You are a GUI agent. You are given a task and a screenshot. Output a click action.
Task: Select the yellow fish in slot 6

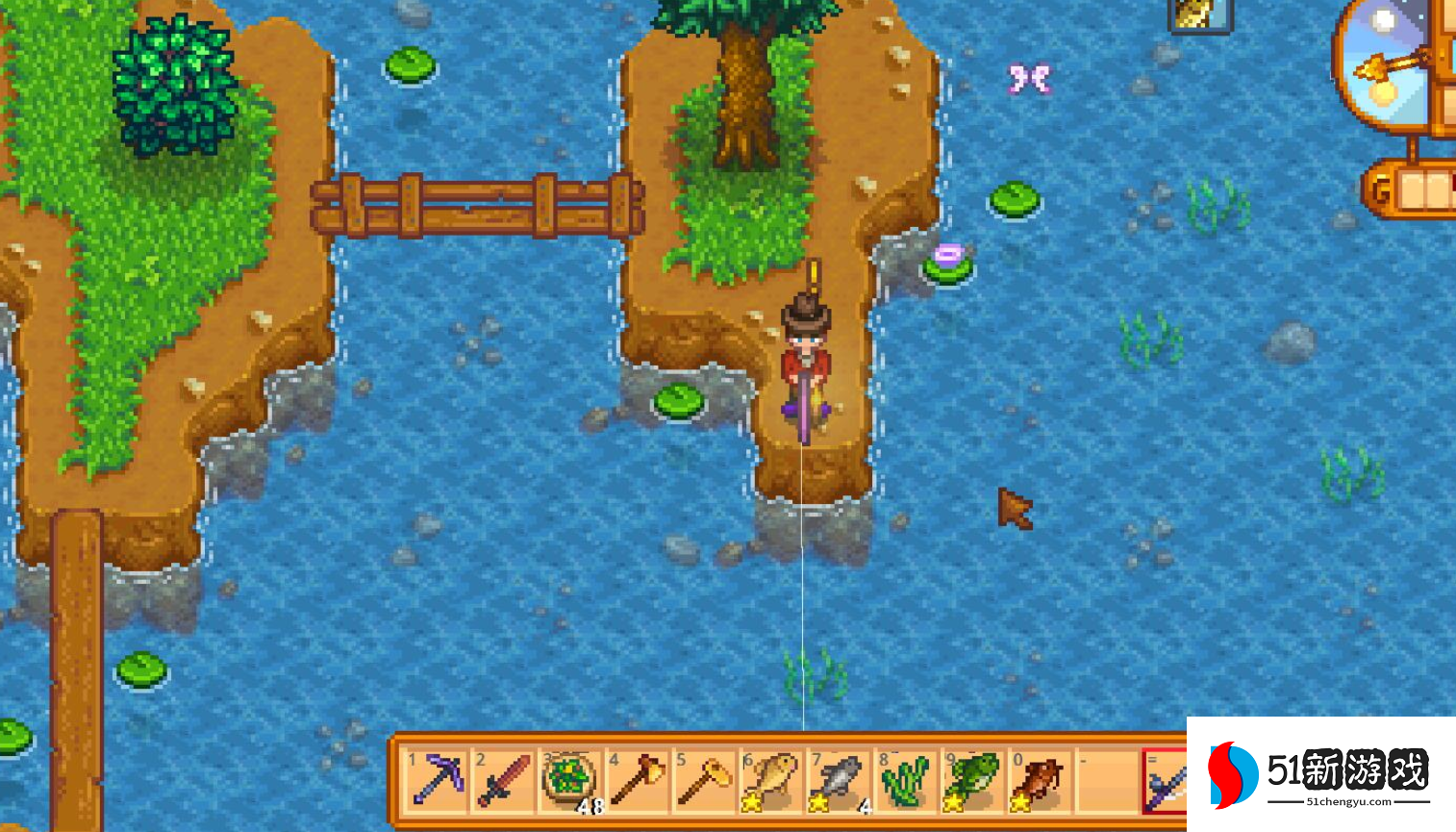[x=771, y=780]
